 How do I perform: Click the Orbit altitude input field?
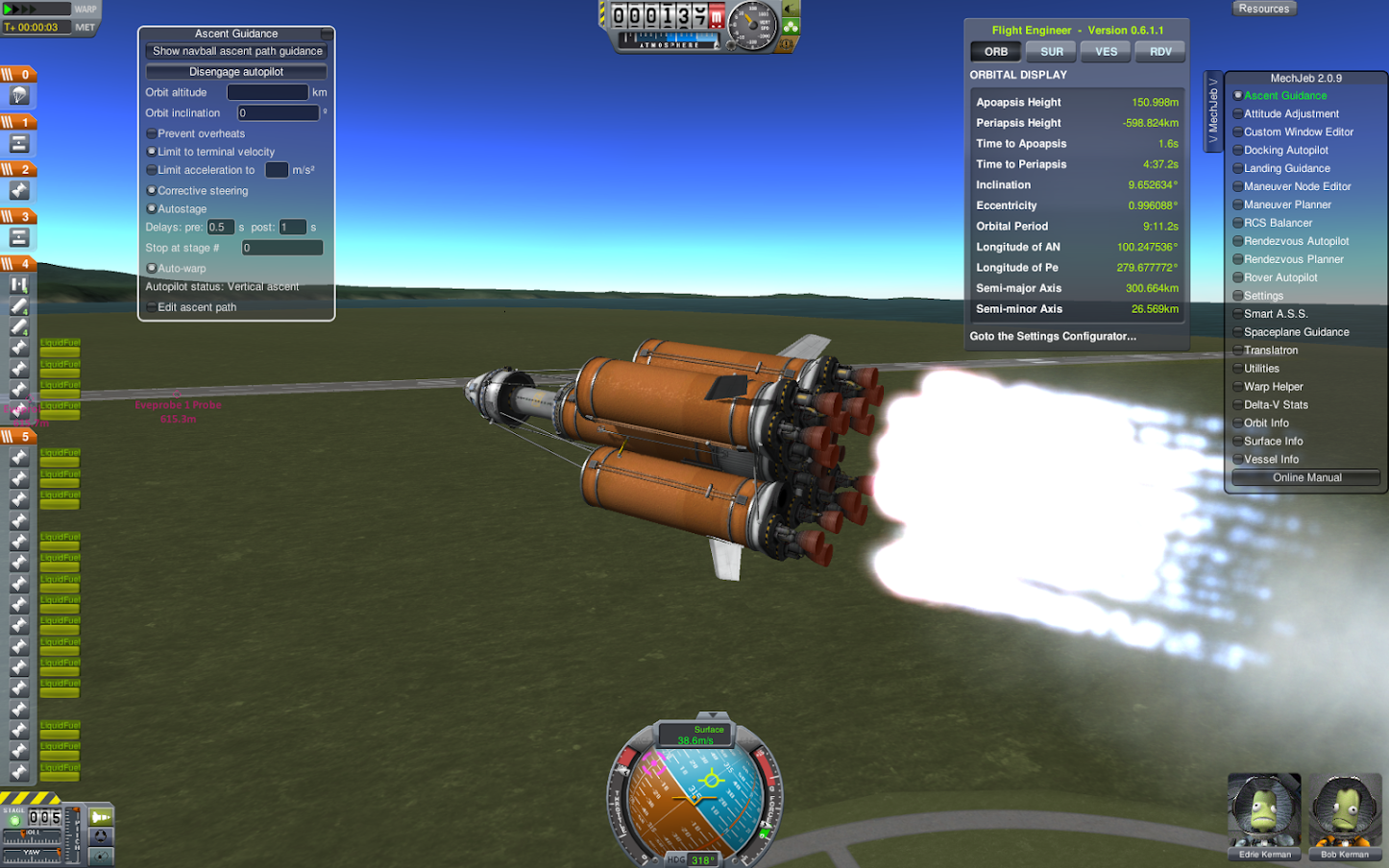(267, 92)
